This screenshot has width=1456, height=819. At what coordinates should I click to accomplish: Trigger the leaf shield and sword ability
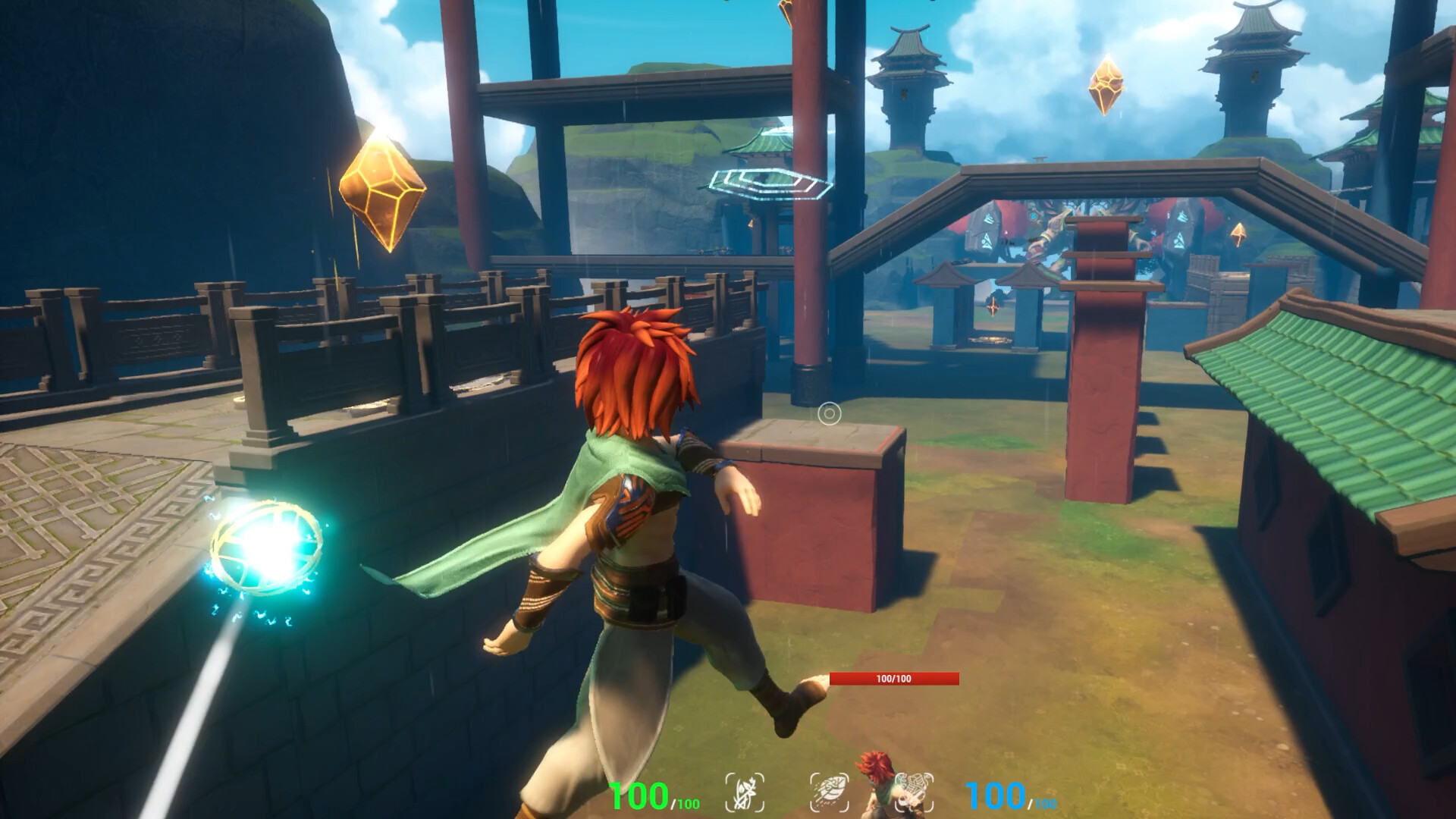914,792
